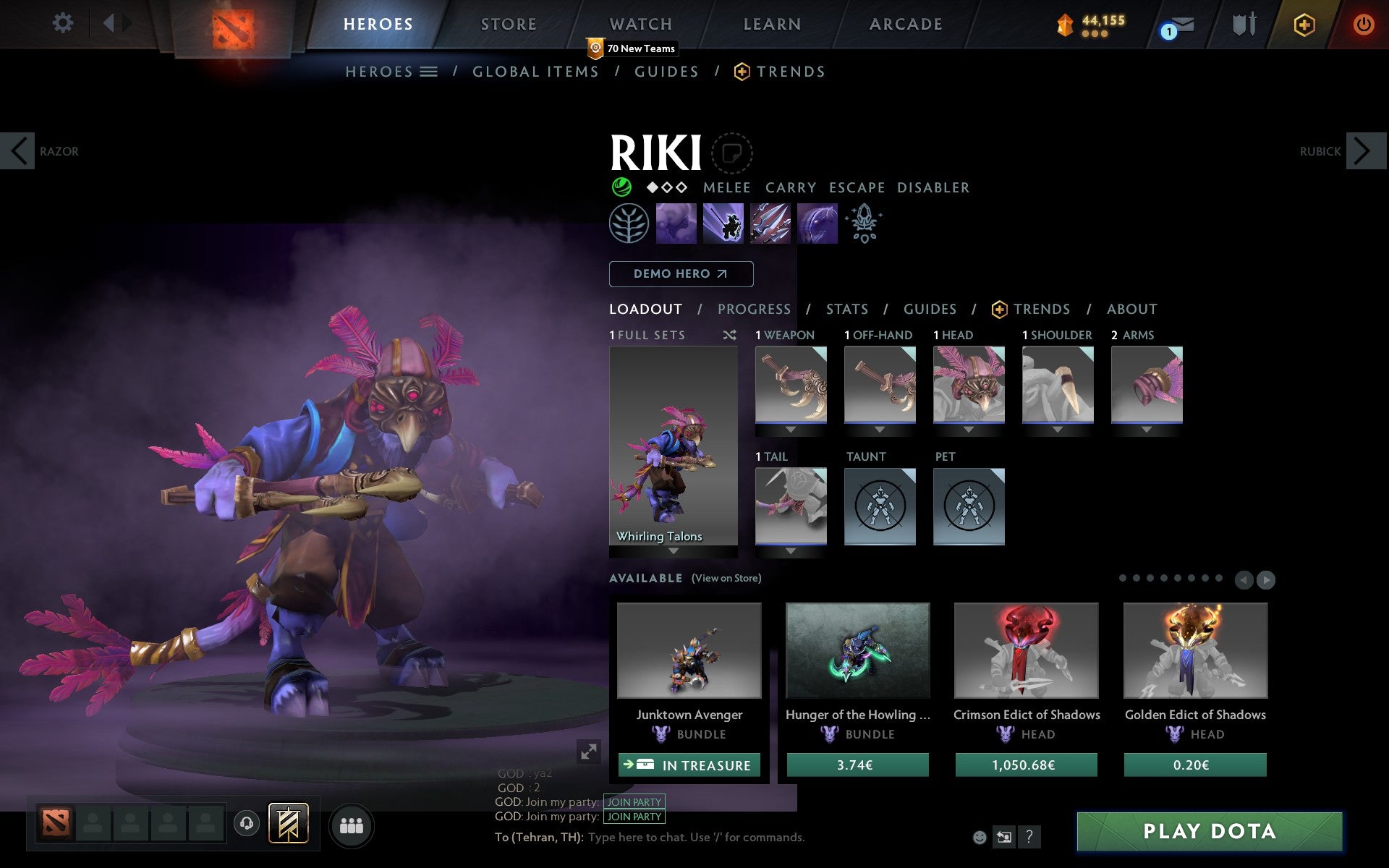The height and width of the screenshot is (868, 1389).
Task: Select the Aghanim's Shard upgrade icon above loadout
Action: [x=865, y=224]
